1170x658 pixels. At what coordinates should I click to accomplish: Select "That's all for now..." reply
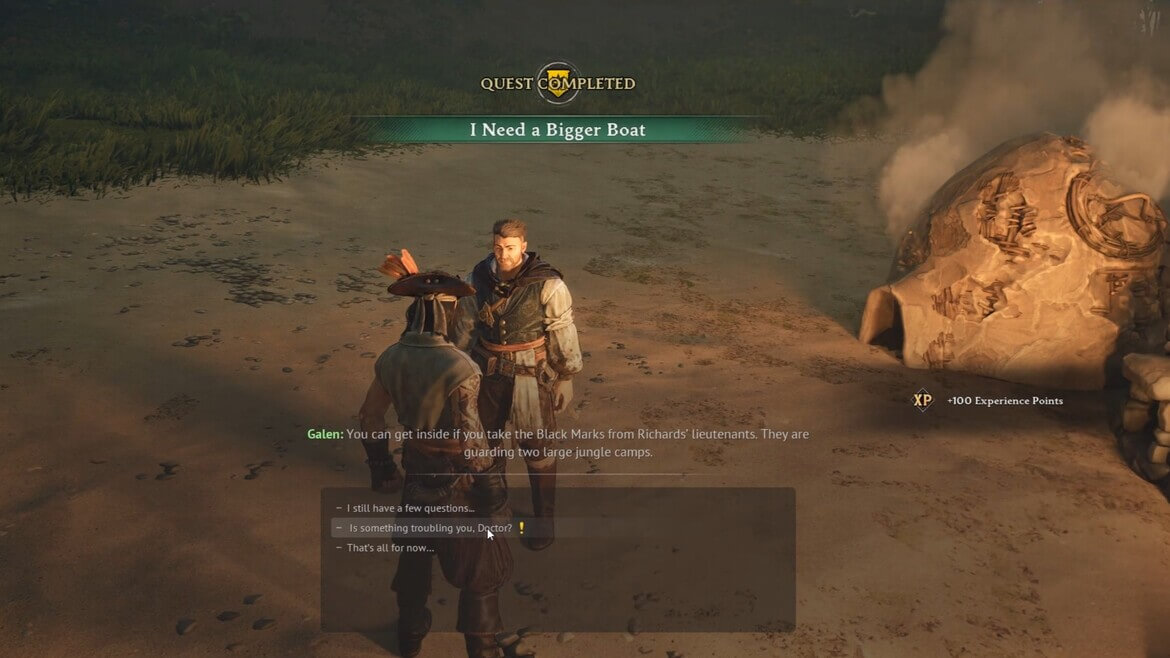pos(390,547)
